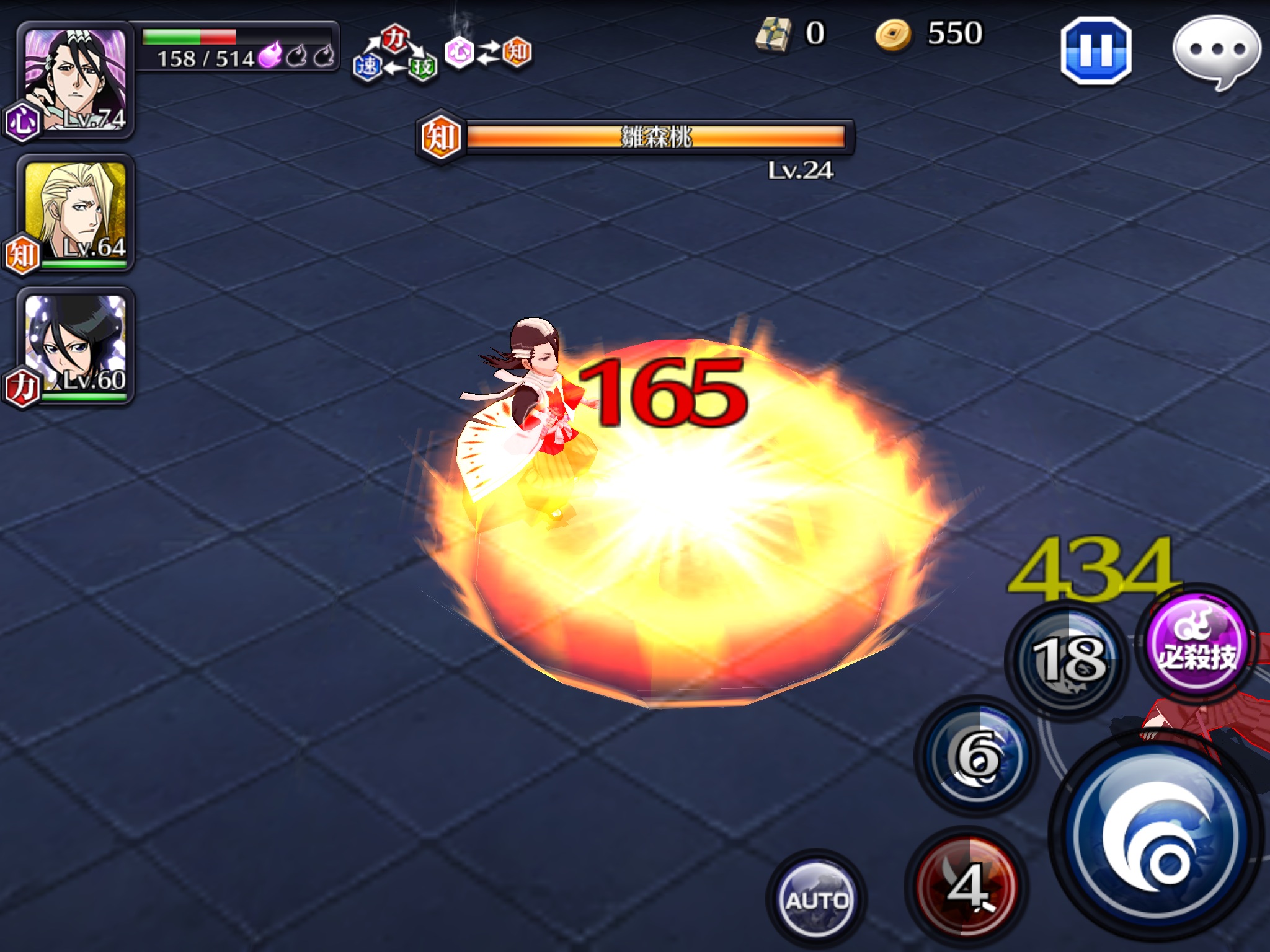Use the blue skill showing cooldown 6
1270x952 pixels.
coord(977,755)
